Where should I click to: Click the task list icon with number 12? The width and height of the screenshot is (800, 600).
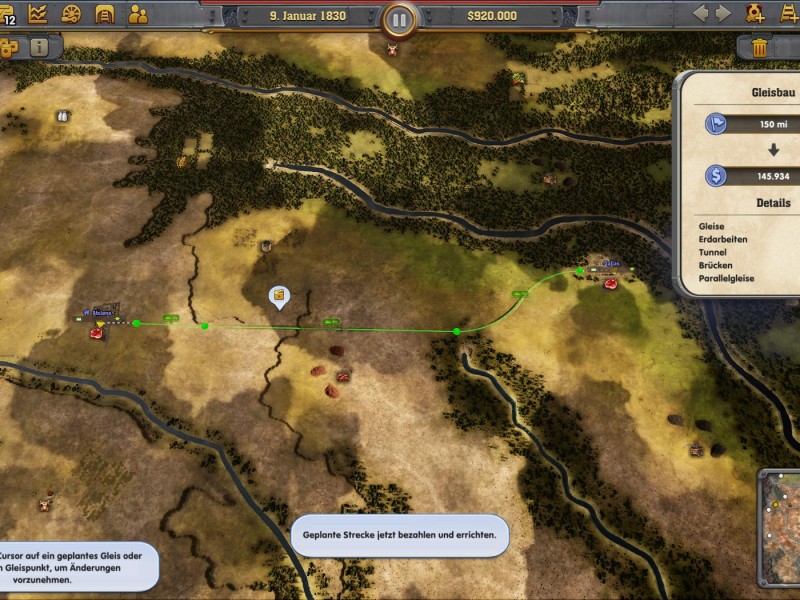[8, 14]
